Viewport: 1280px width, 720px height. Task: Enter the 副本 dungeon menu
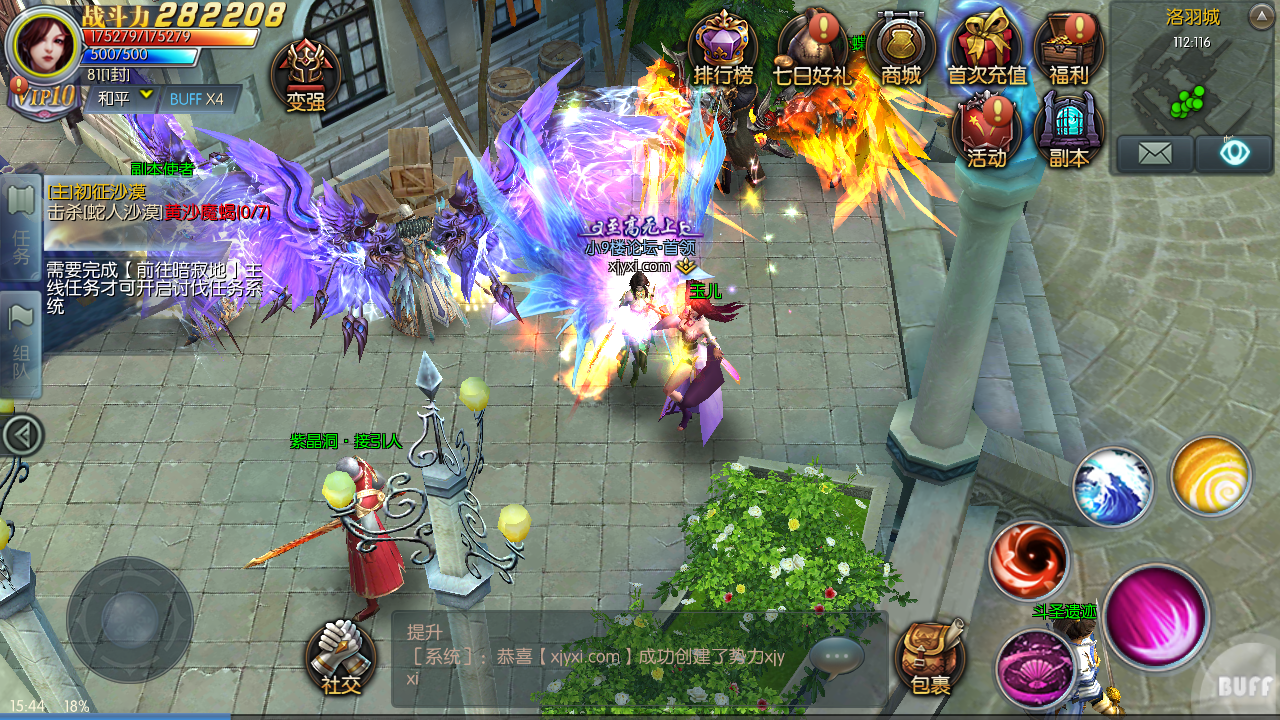pos(1068,131)
